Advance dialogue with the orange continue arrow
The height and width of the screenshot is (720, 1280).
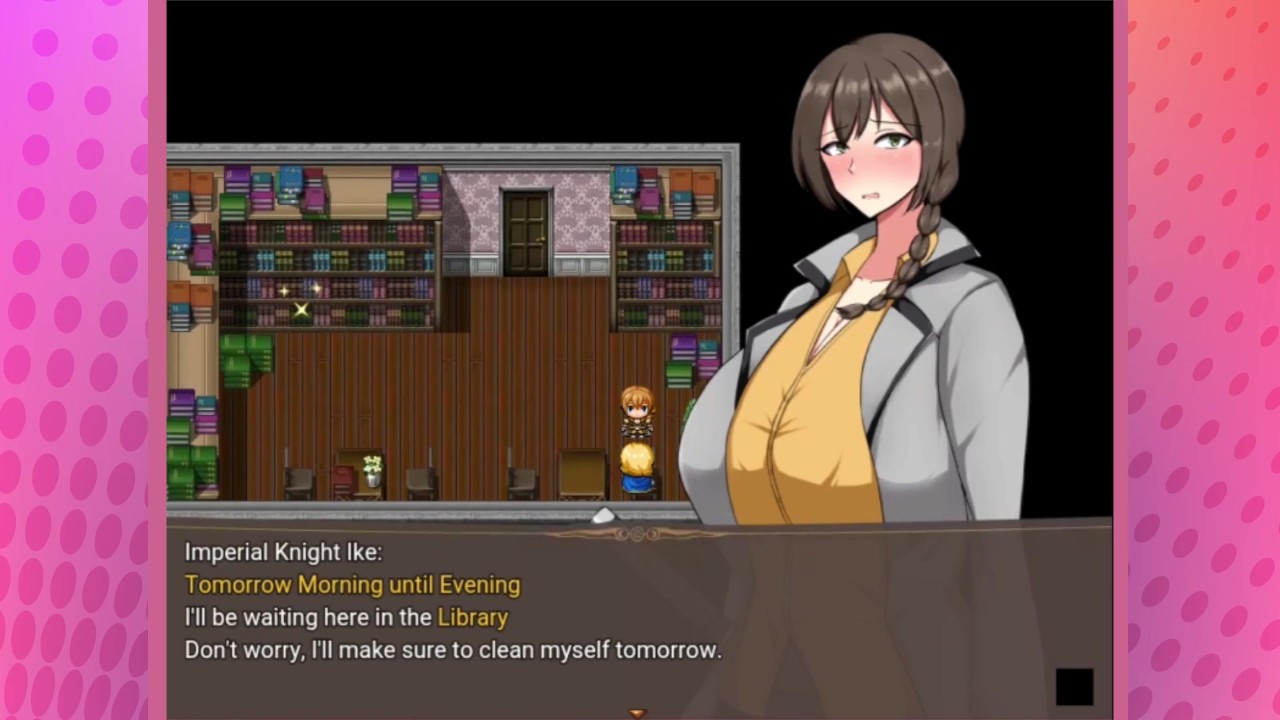click(x=637, y=713)
